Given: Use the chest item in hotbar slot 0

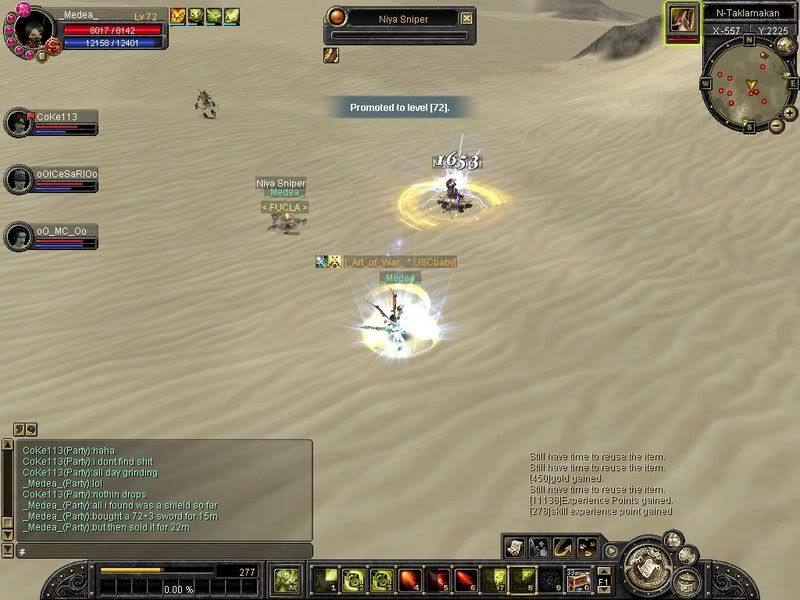Looking at the screenshot, I should pos(578,579).
